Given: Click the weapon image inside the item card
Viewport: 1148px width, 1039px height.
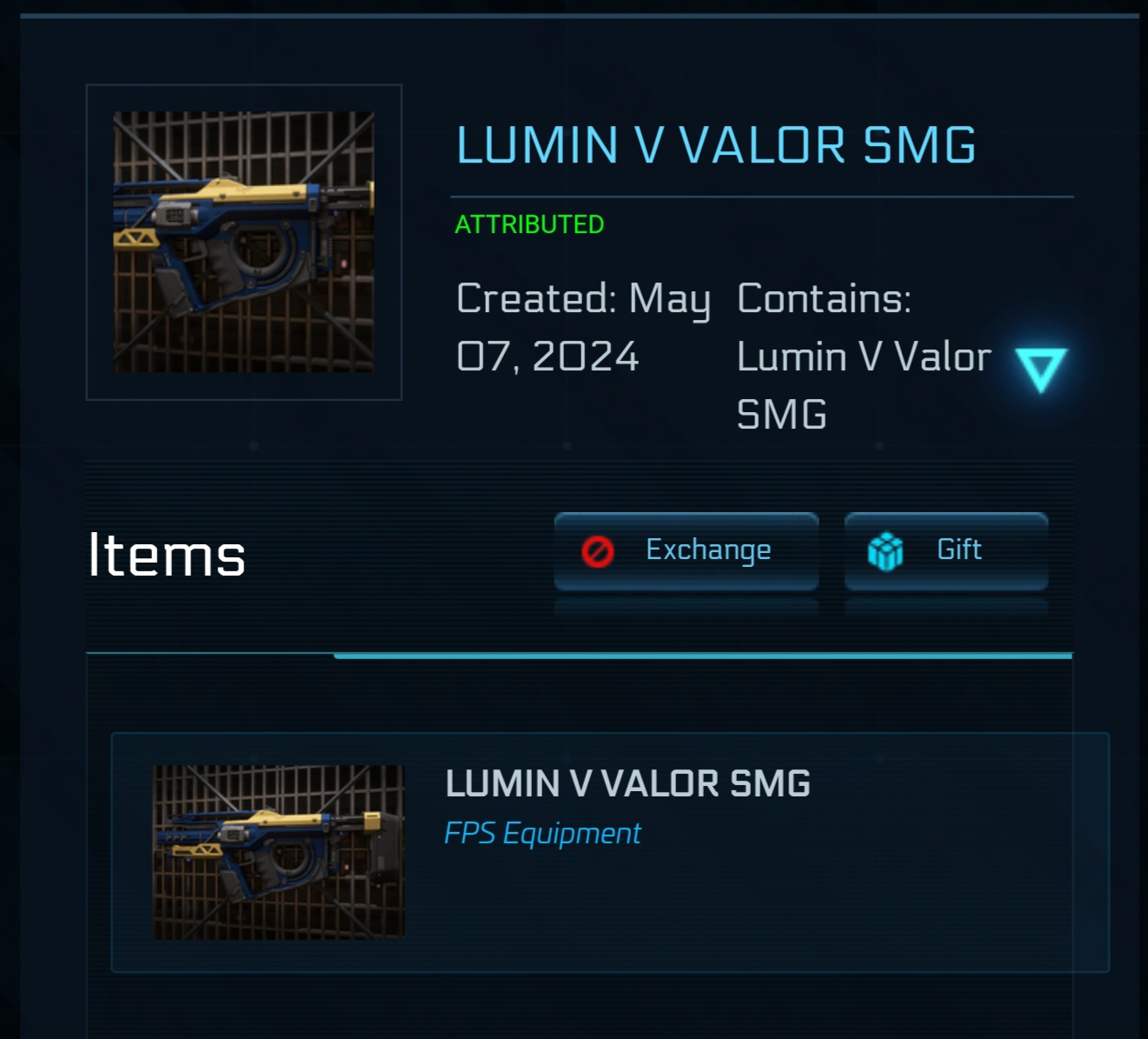Looking at the screenshot, I should pyautogui.click(x=278, y=852).
